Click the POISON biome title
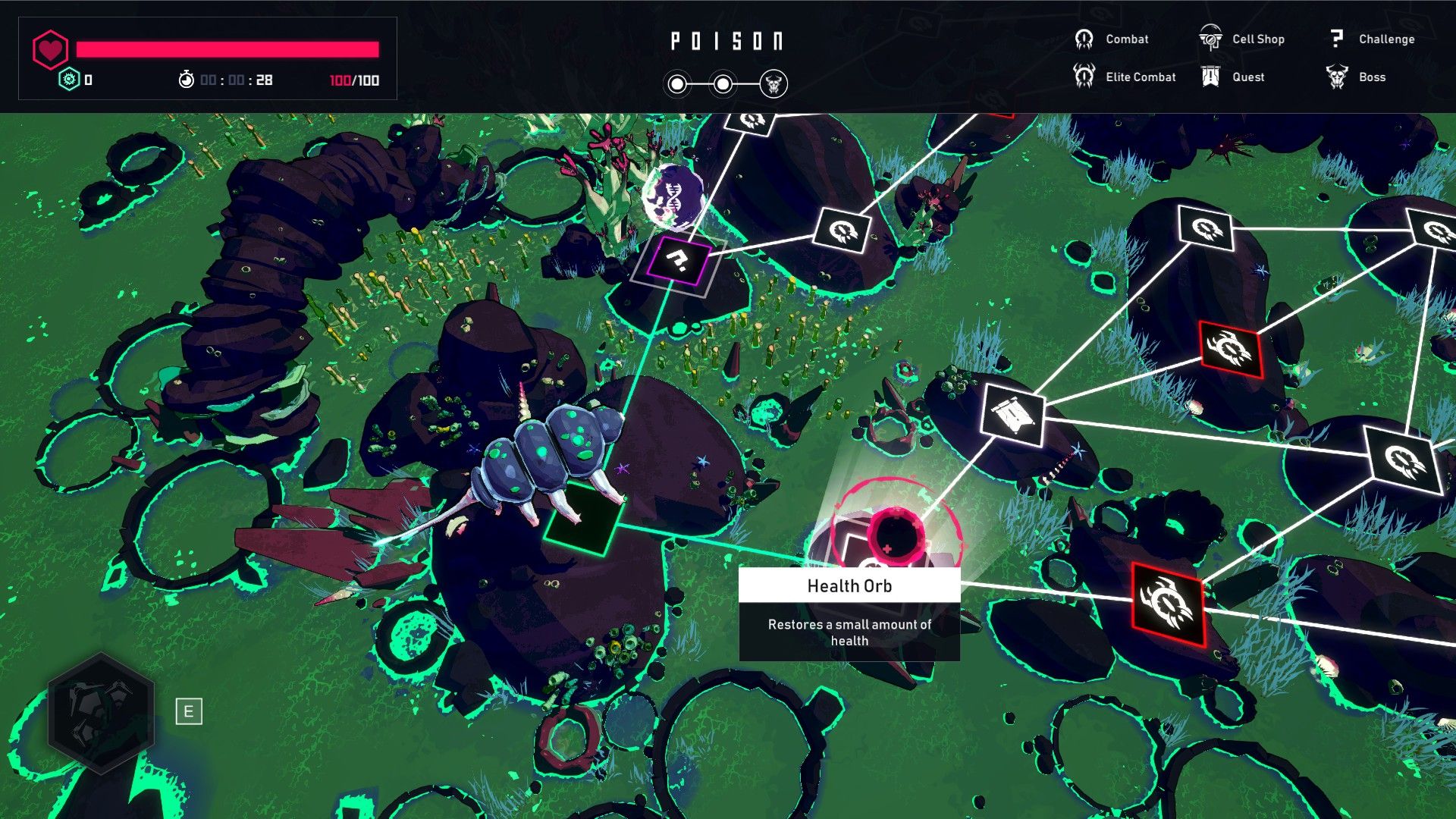1456x819 pixels. click(727, 41)
